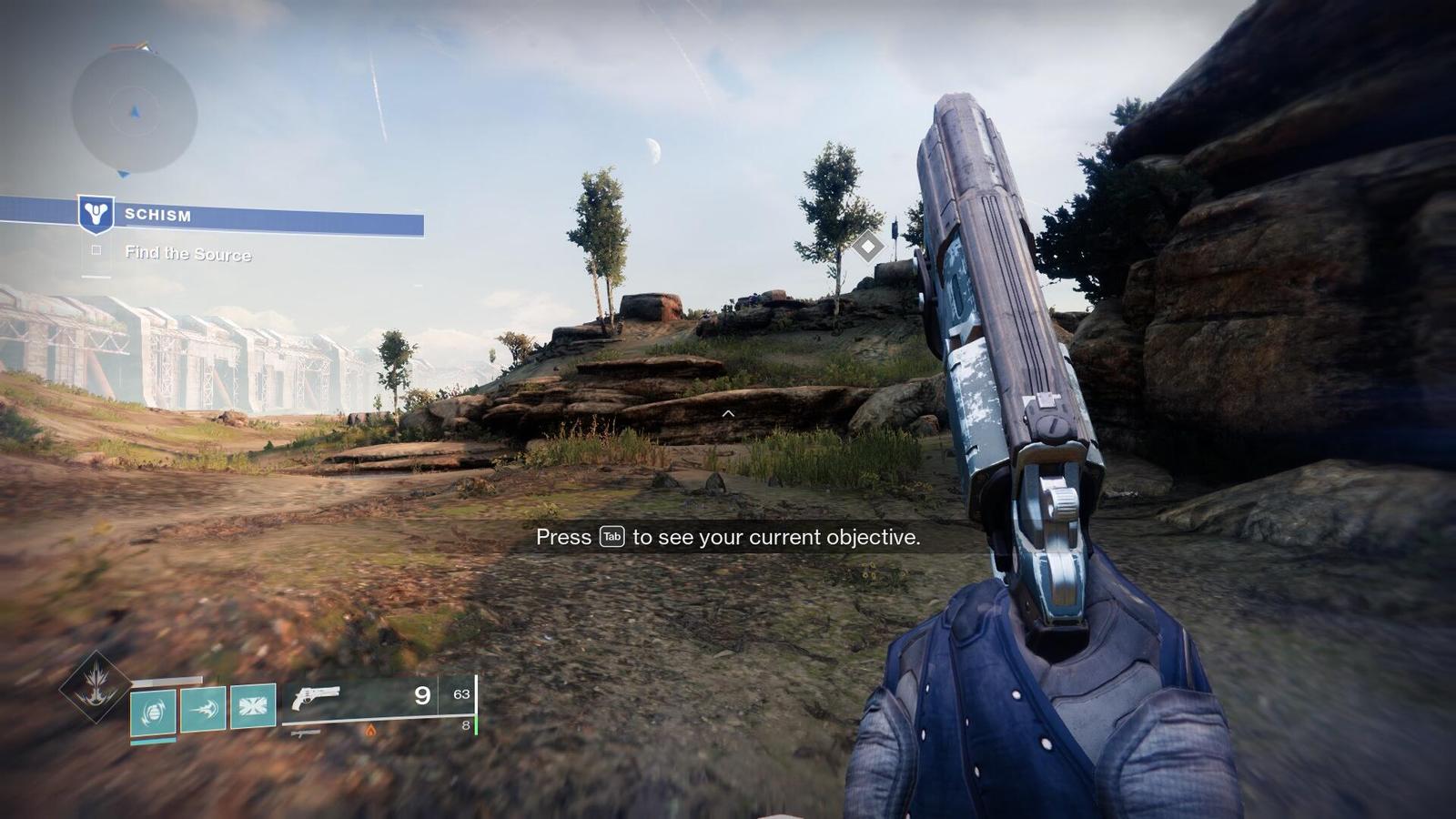The image size is (1456, 819).
Task: Select the equipped hand cannon icon
Action: 316,697
